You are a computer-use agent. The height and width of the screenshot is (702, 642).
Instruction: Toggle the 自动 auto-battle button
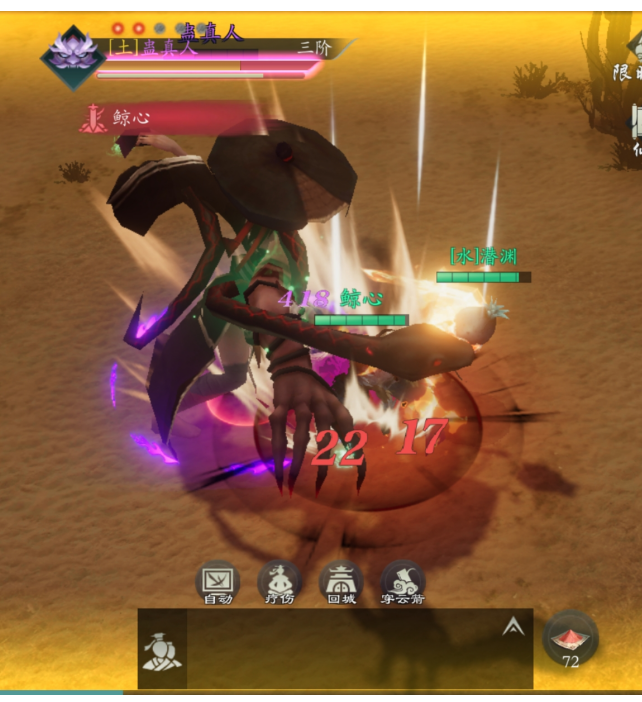point(217,581)
